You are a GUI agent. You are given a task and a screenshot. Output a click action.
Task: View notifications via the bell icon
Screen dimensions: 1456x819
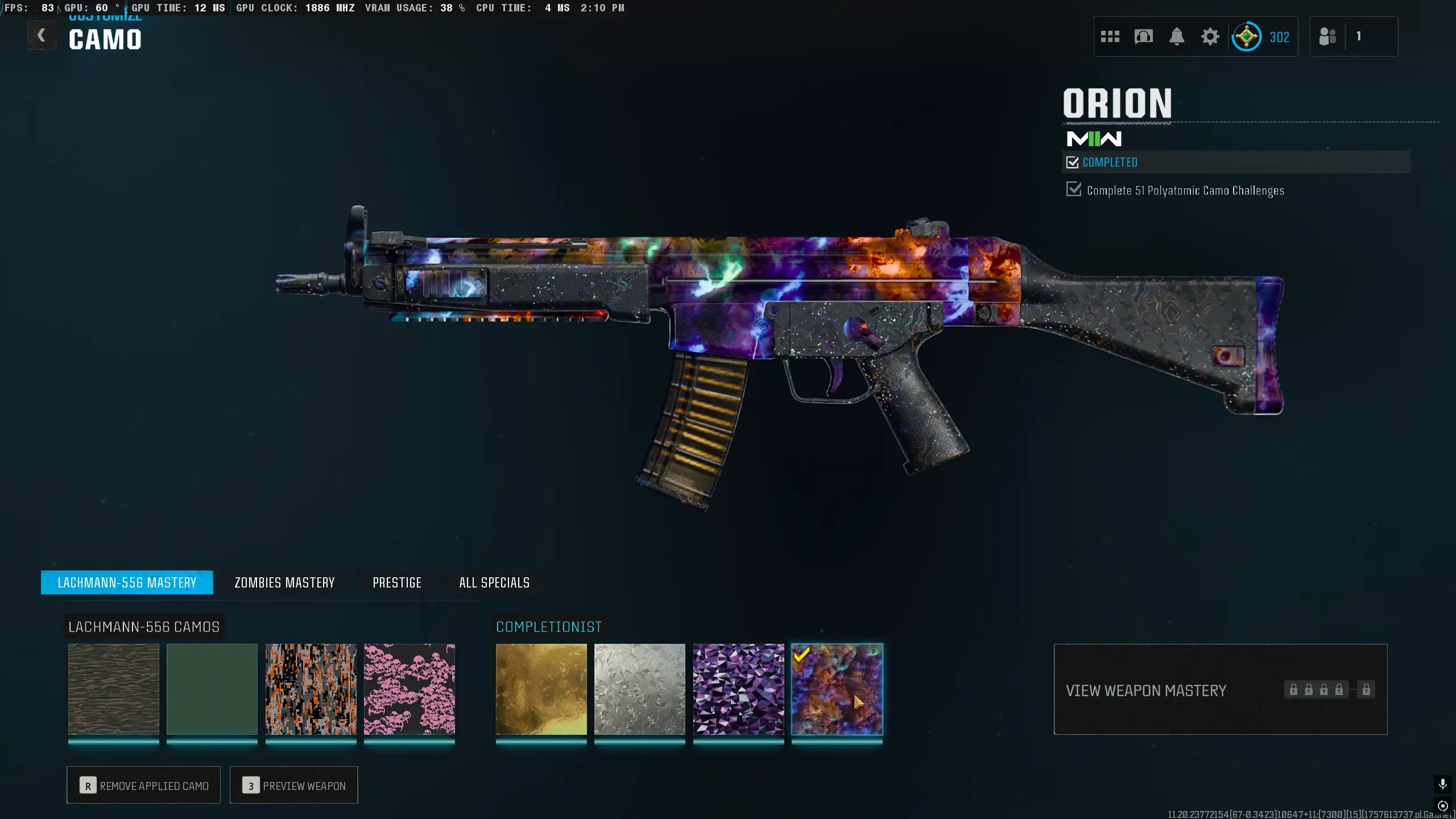(1177, 37)
